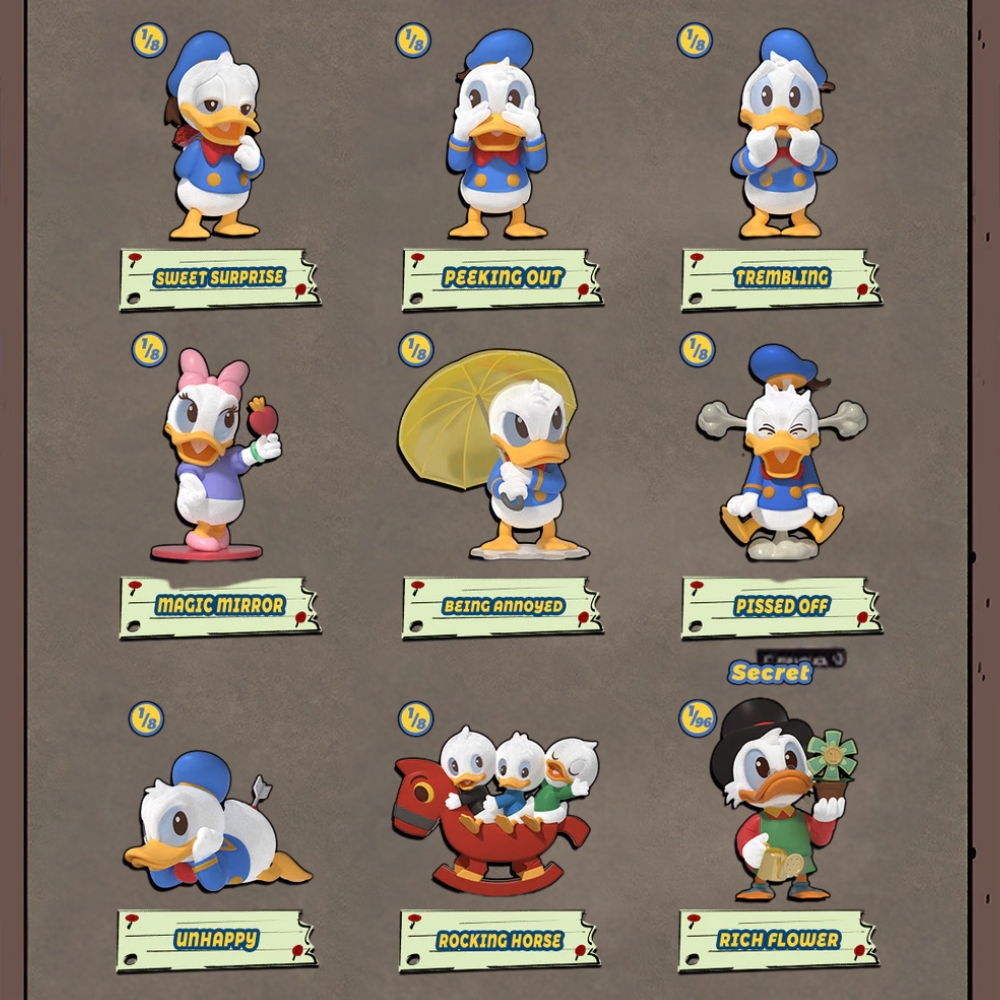Select the Being Annoyed umbrella figure
Image resolution: width=1000 pixels, height=1000 pixels.
[x=500, y=455]
